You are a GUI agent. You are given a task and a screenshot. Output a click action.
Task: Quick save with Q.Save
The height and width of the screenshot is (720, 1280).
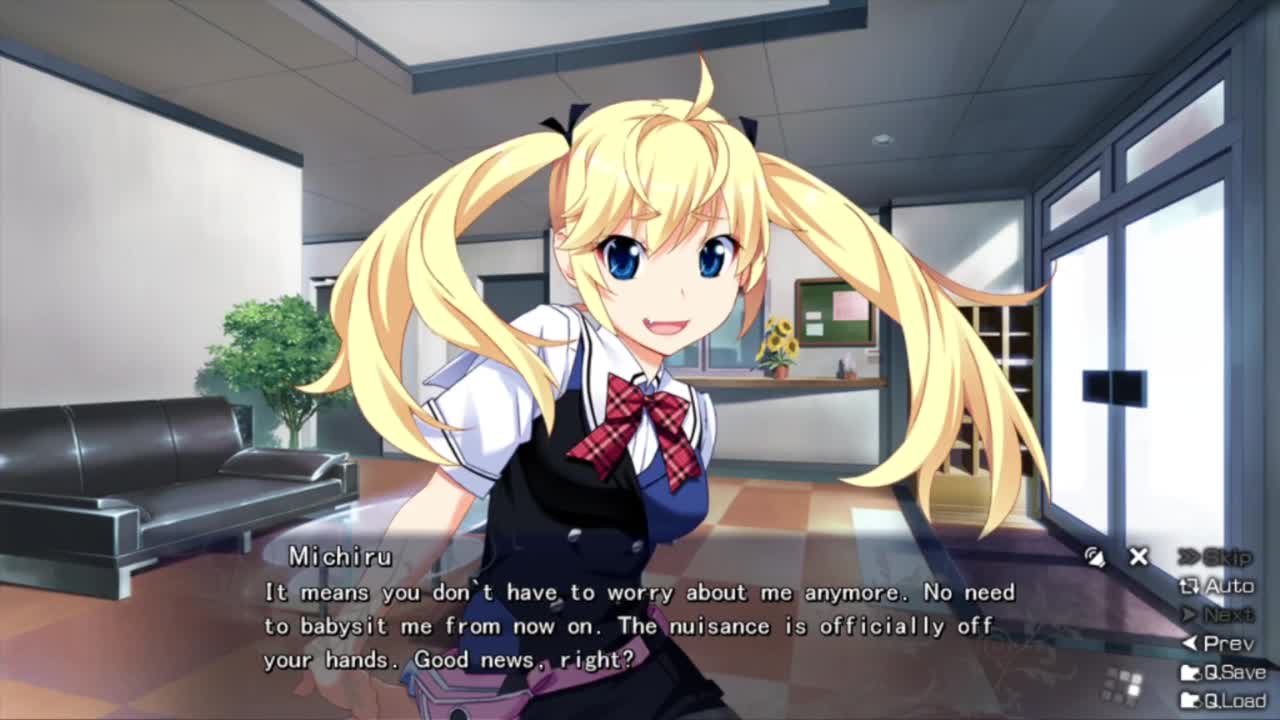[x=1223, y=672]
